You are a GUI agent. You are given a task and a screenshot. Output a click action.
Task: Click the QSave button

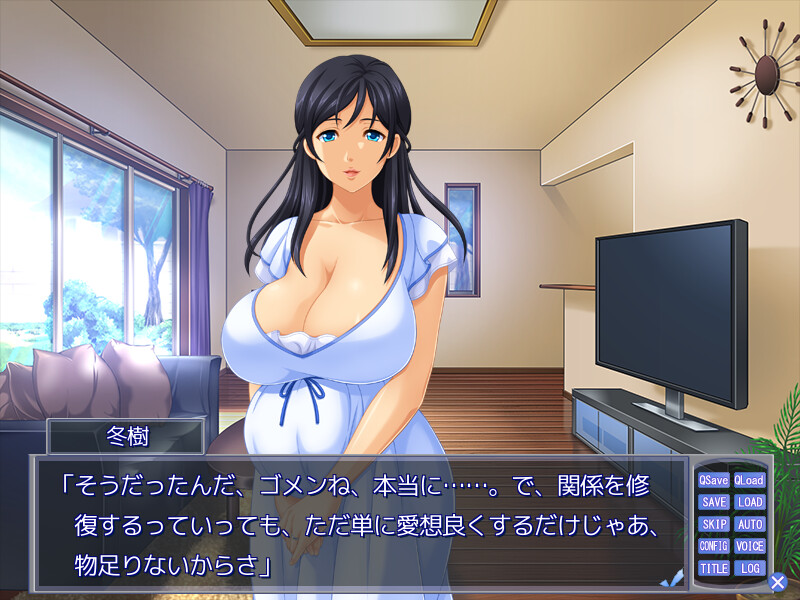click(x=714, y=480)
